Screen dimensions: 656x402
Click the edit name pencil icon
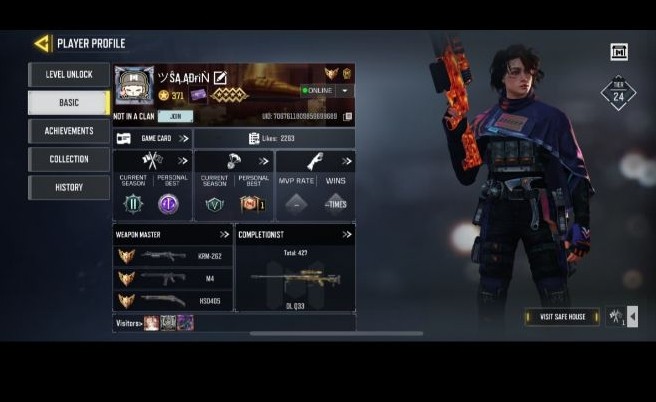[x=220, y=78]
